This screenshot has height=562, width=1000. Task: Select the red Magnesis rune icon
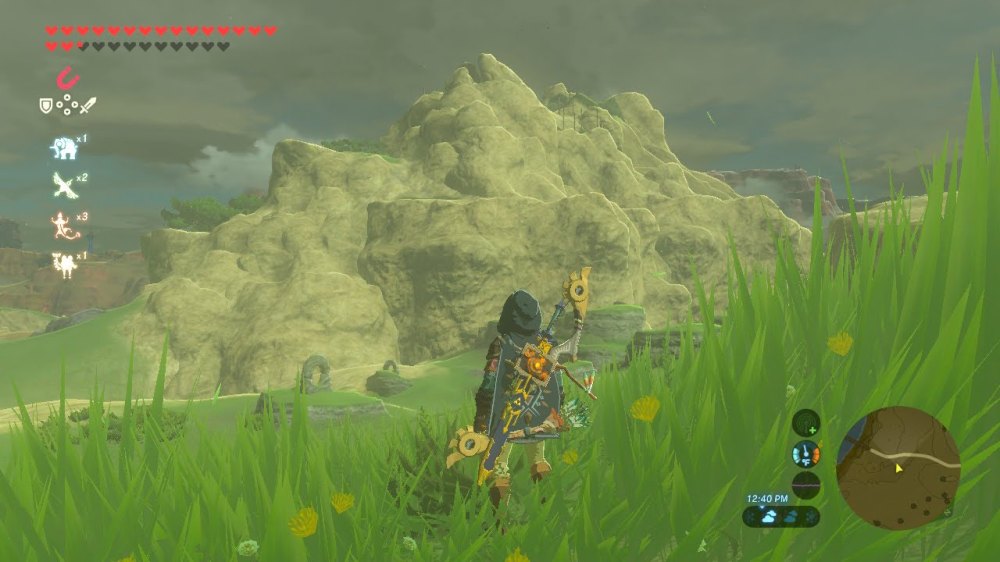coord(68,78)
